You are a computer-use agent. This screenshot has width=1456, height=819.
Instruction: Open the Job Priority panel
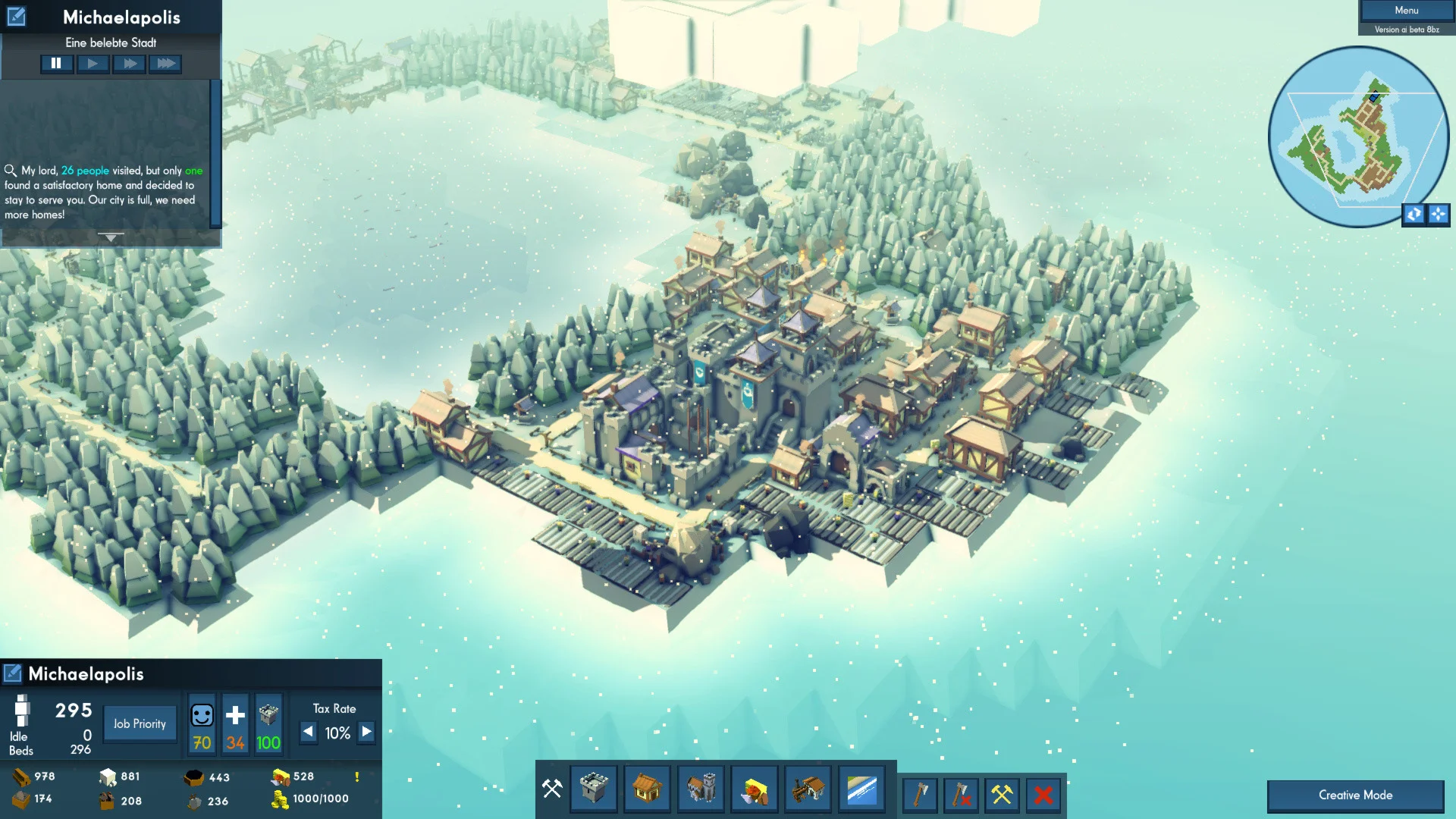click(140, 724)
